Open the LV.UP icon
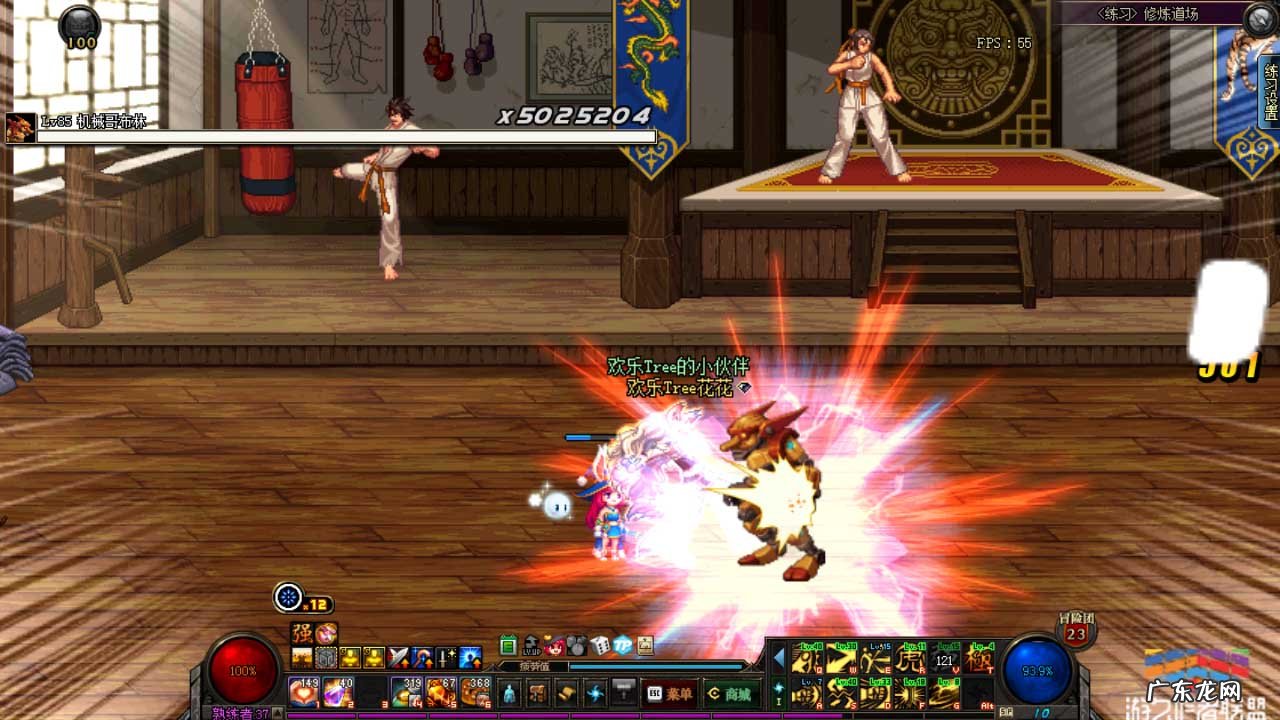Viewport: 1280px width, 720px height. (x=532, y=645)
